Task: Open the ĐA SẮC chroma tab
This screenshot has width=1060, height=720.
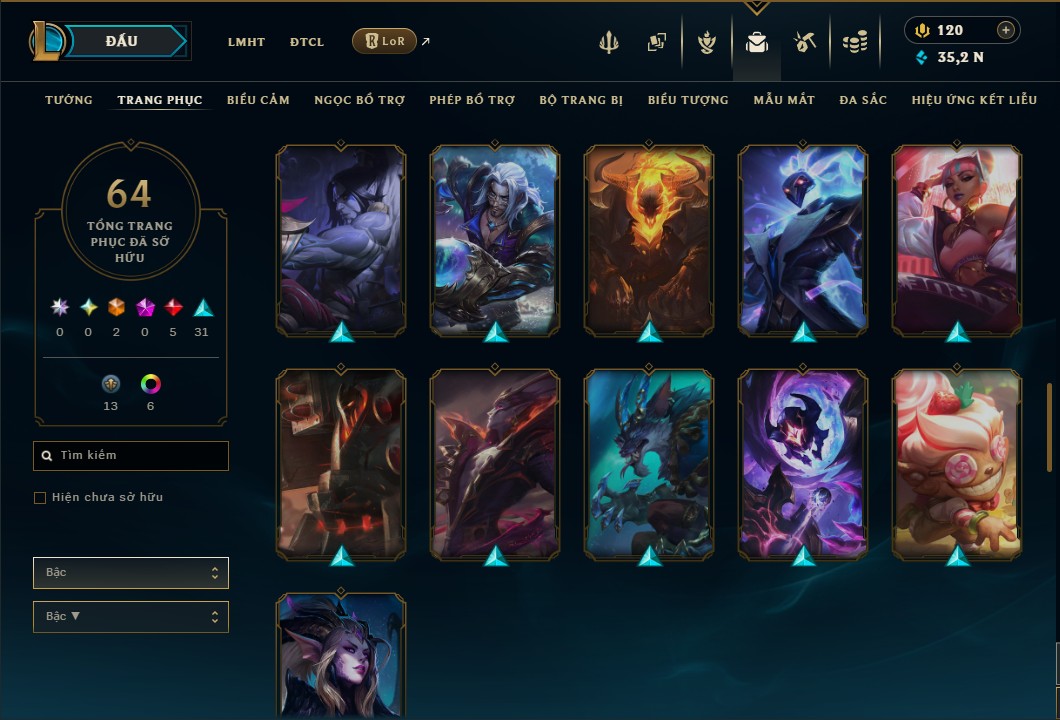Action: pos(863,100)
